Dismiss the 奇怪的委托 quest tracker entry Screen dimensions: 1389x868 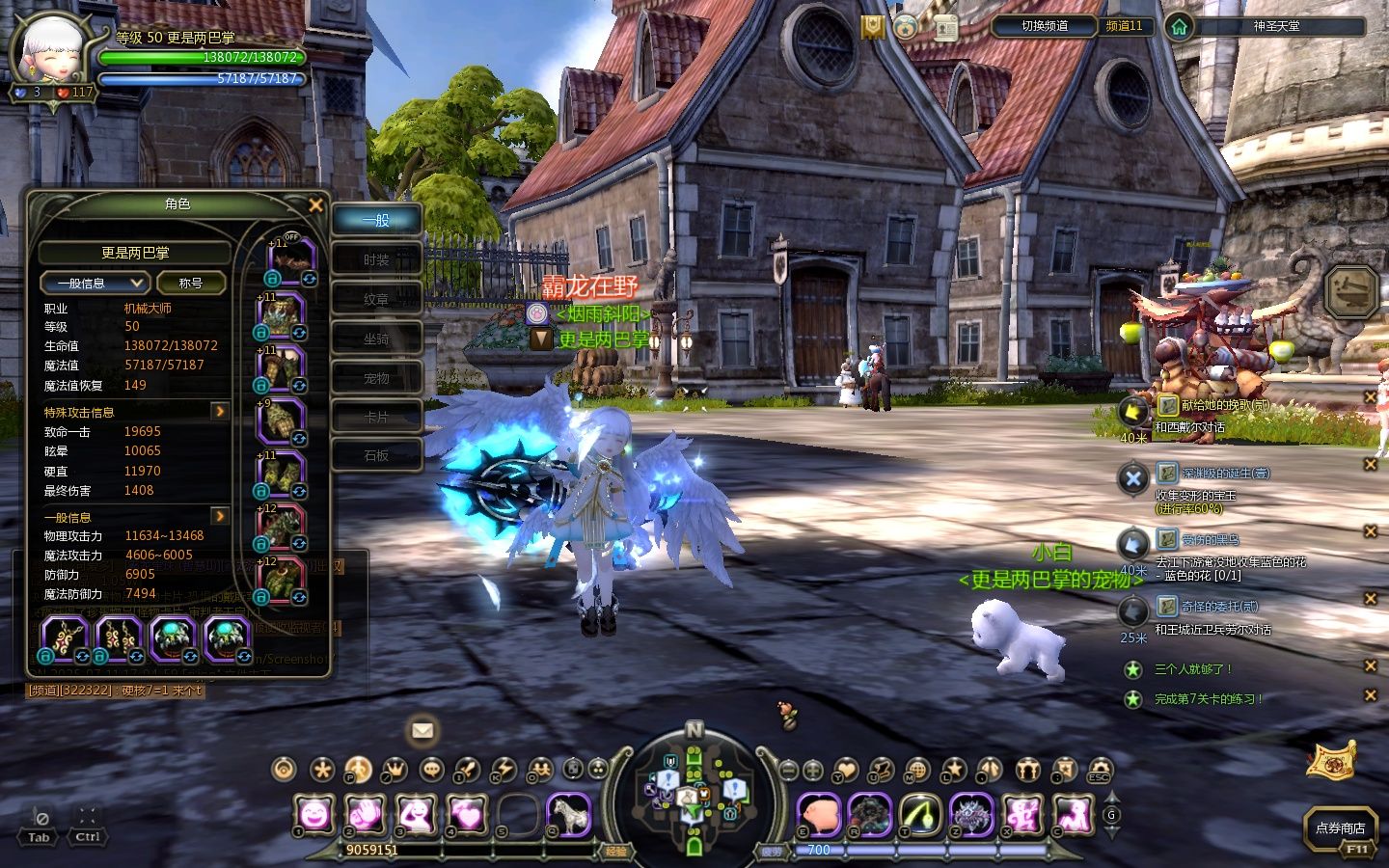(x=1370, y=599)
